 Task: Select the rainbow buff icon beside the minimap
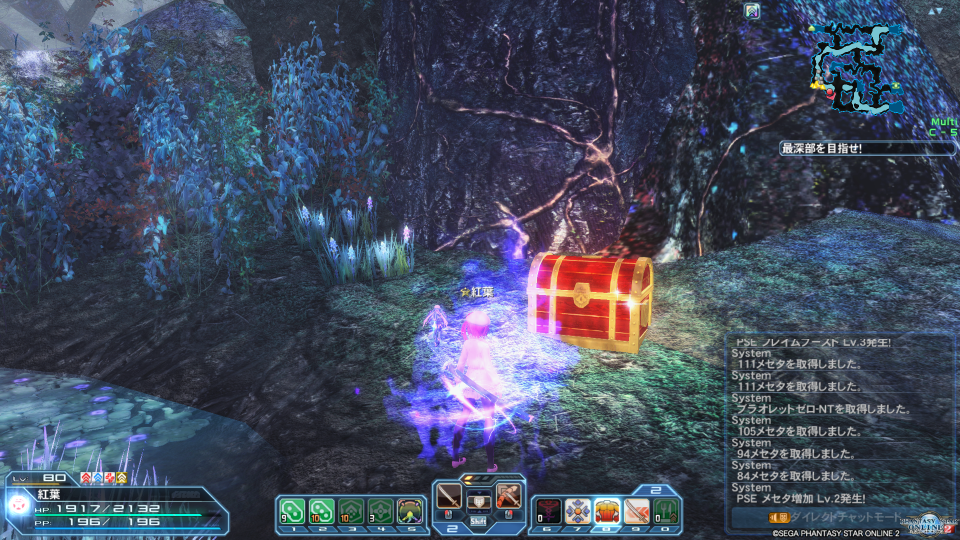[752, 12]
